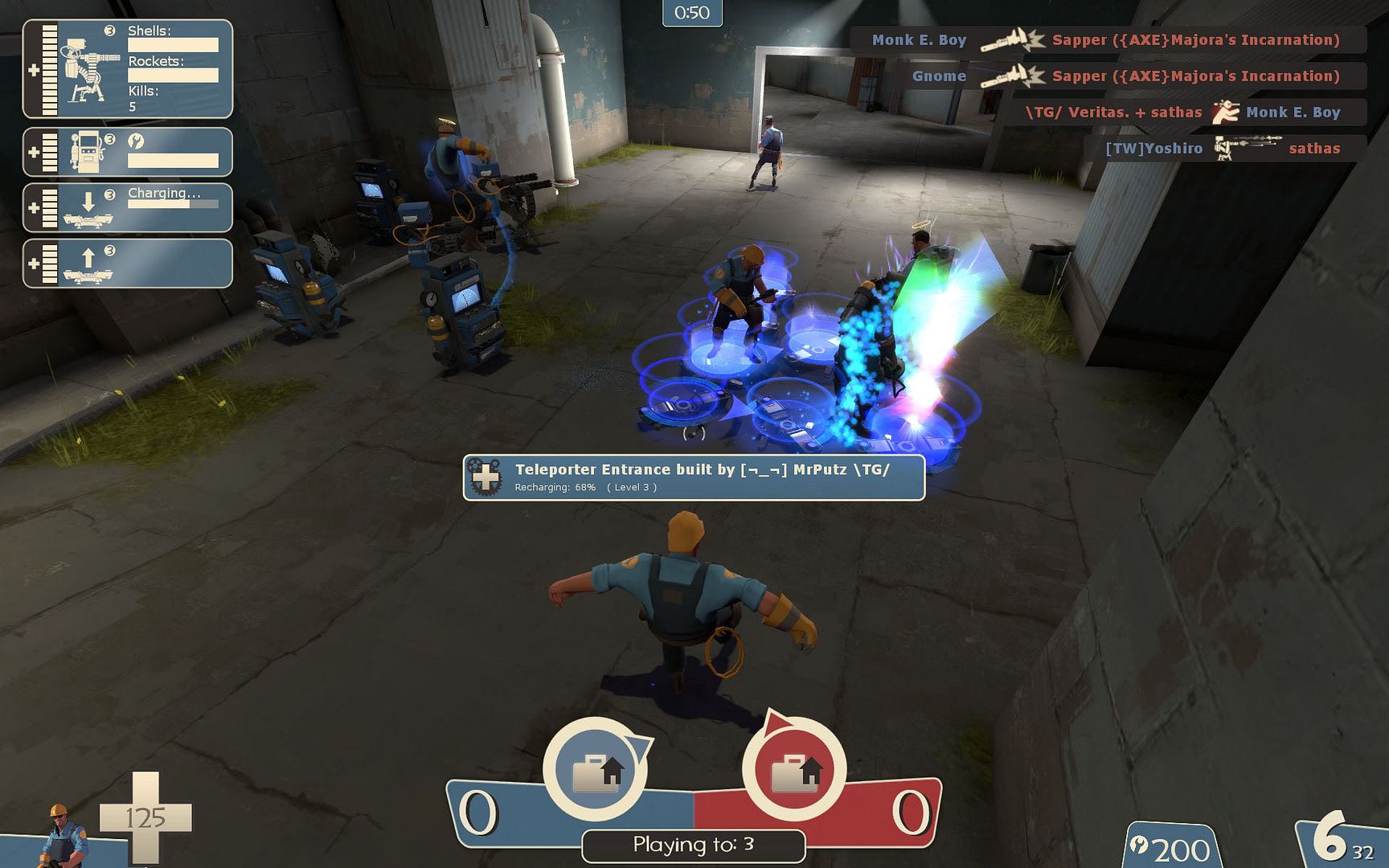This screenshot has height=868, width=1389.
Task: Select the dispenser status panel
Action: point(128,152)
